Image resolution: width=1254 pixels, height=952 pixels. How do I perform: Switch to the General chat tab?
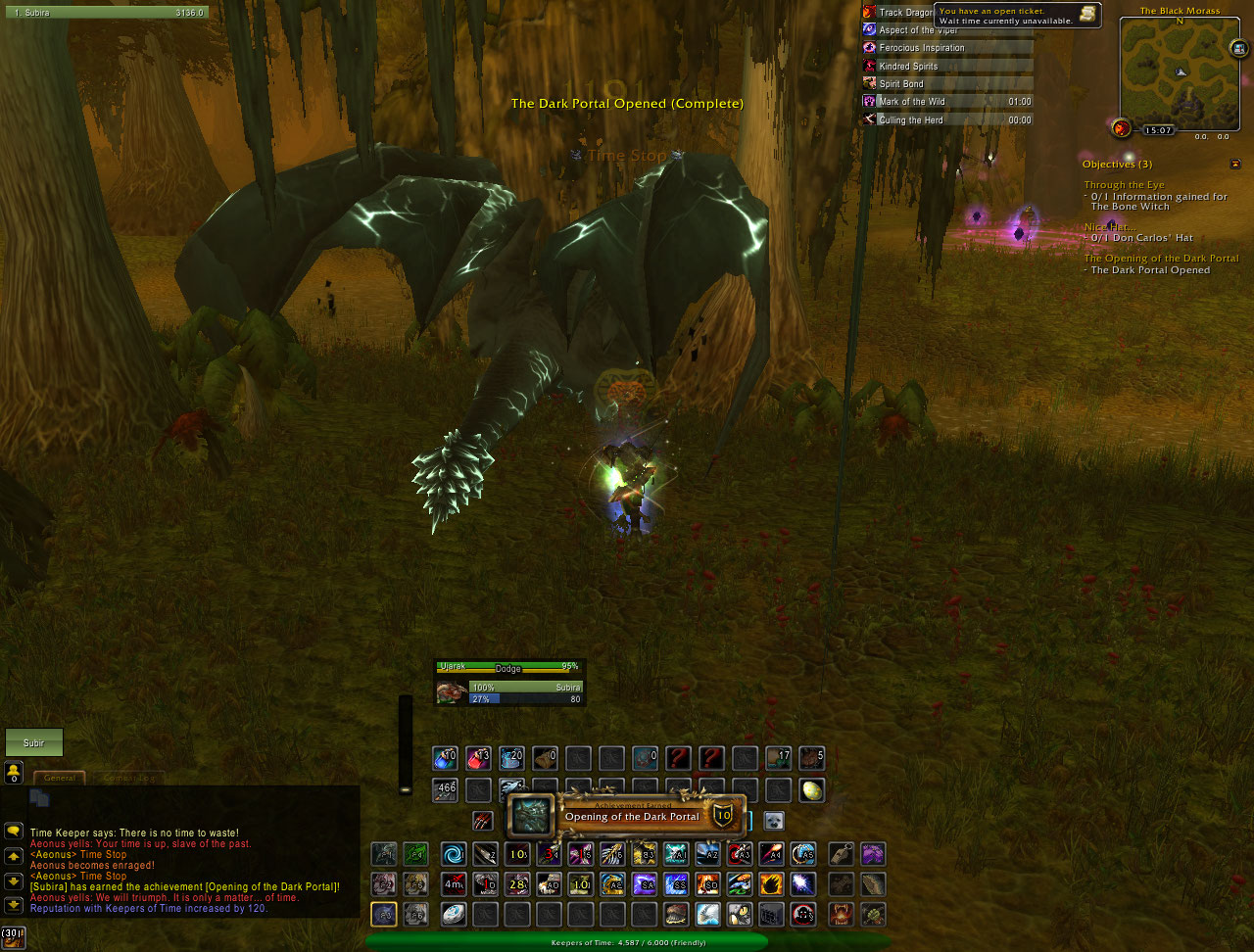[x=60, y=778]
